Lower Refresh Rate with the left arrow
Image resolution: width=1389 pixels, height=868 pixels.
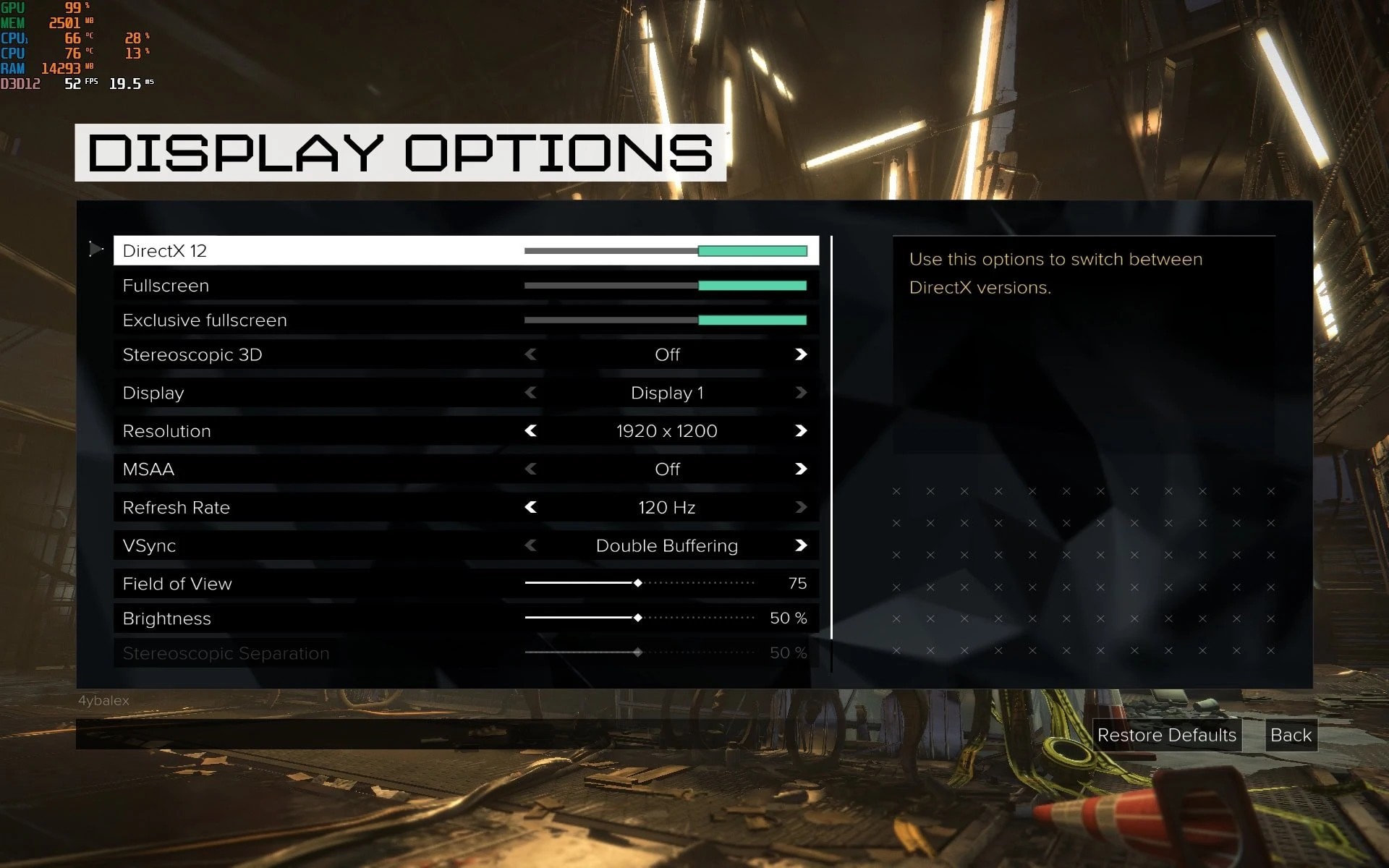531,508
